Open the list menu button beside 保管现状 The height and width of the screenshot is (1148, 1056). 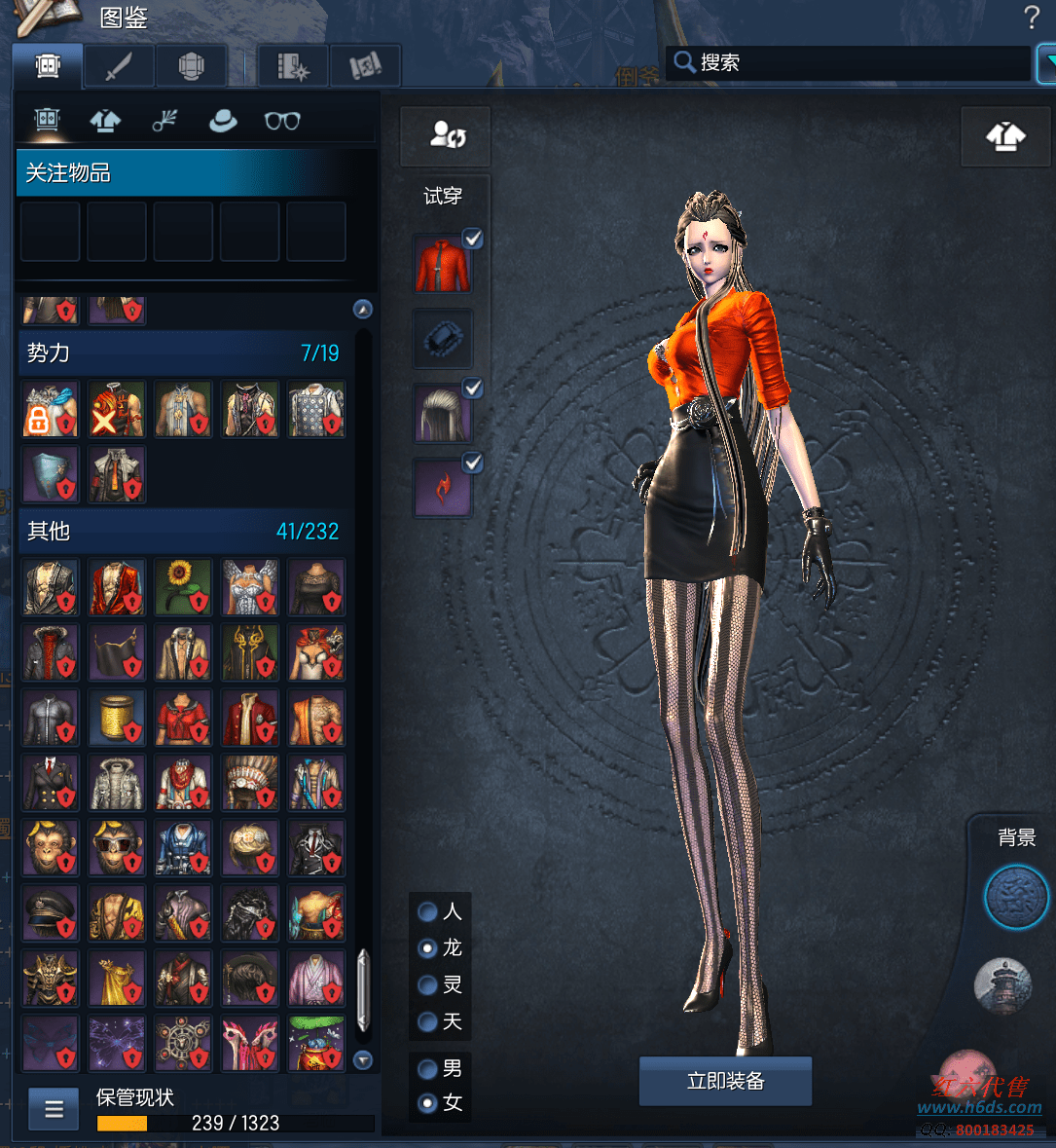[55, 1109]
